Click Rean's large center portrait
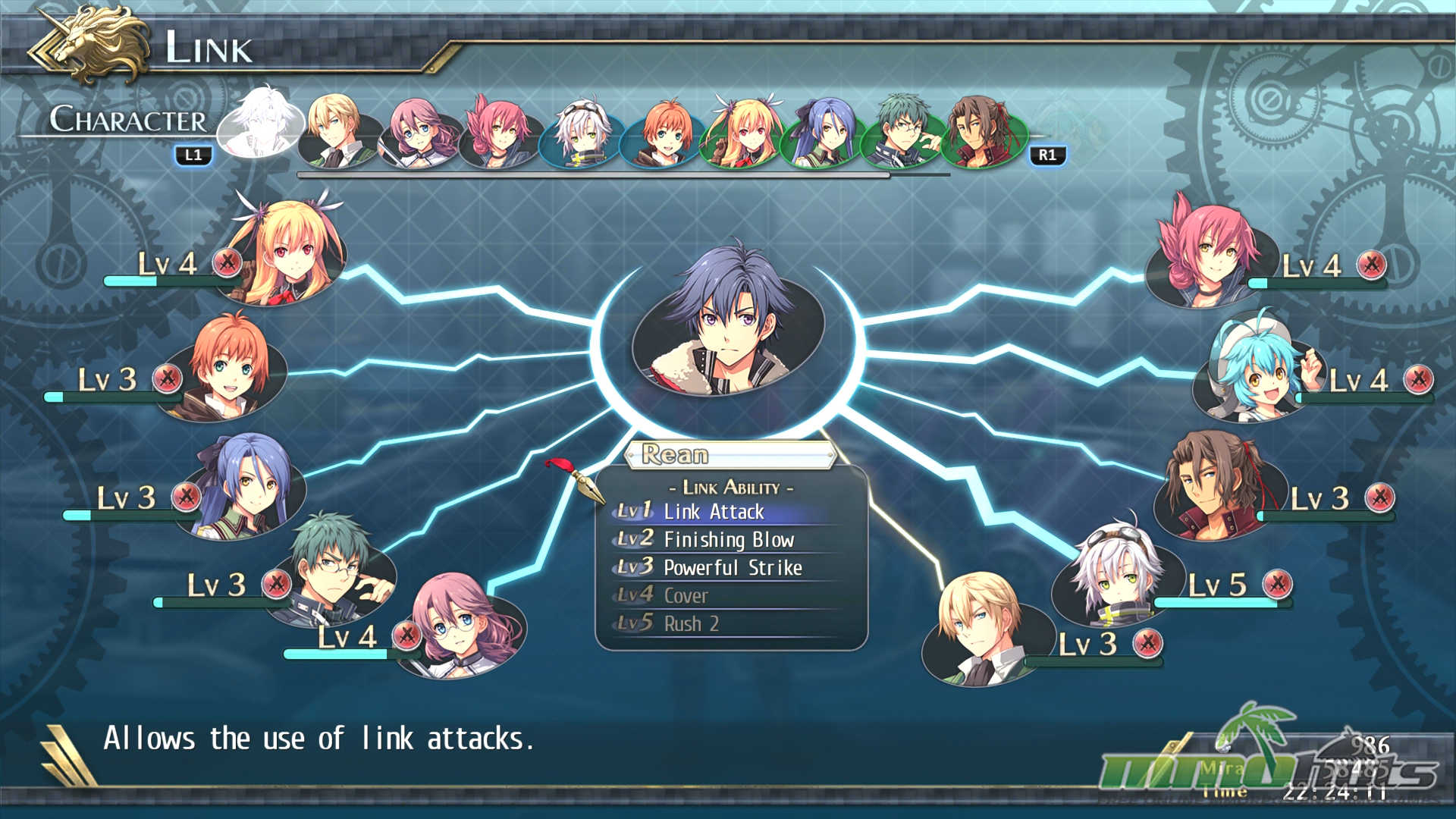Viewport: 1456px width, 819px height. [728, 326]
